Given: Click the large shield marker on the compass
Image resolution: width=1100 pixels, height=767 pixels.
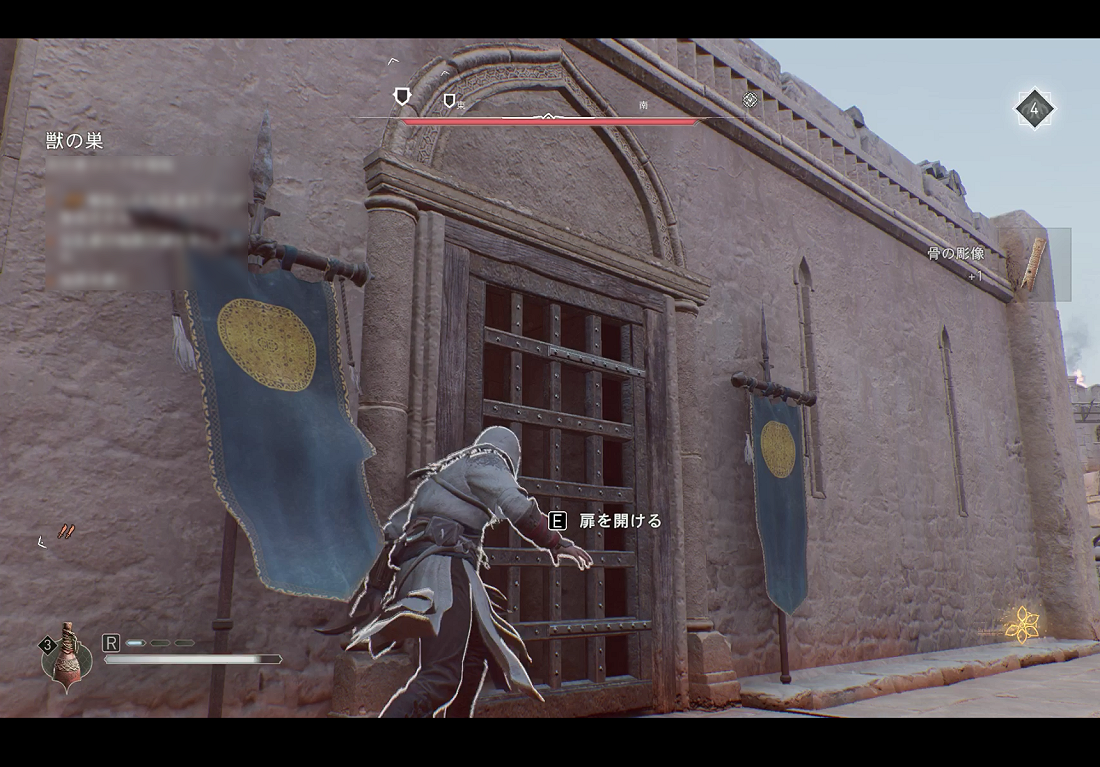Looking at the screenshot, I should pyautogui.click(x=402, y=96).
